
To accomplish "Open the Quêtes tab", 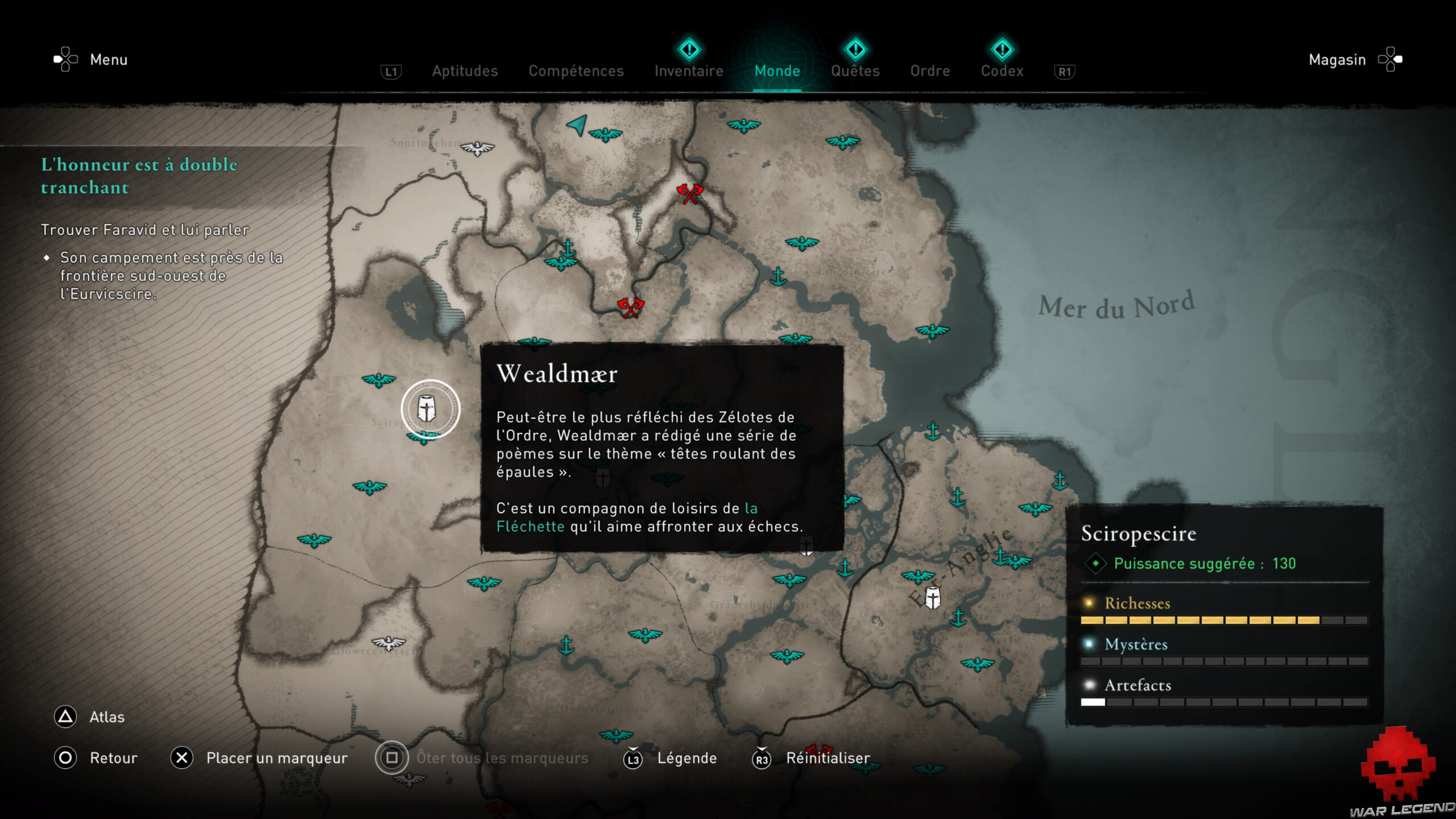I will [x=855, y=71].
